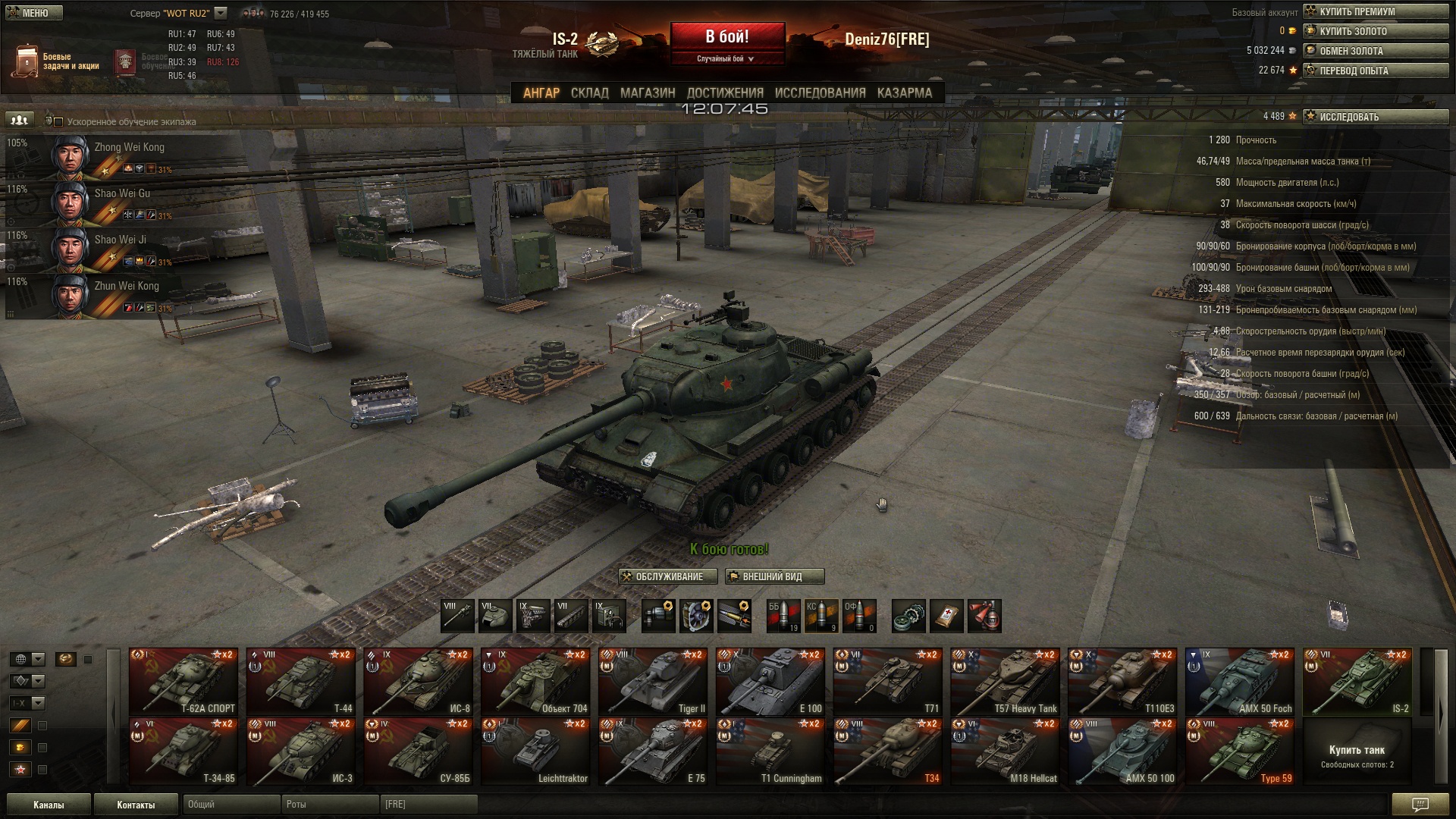Switch to the КАЗАРМА tab
The image size is (1456, 819).
(904, 93)
